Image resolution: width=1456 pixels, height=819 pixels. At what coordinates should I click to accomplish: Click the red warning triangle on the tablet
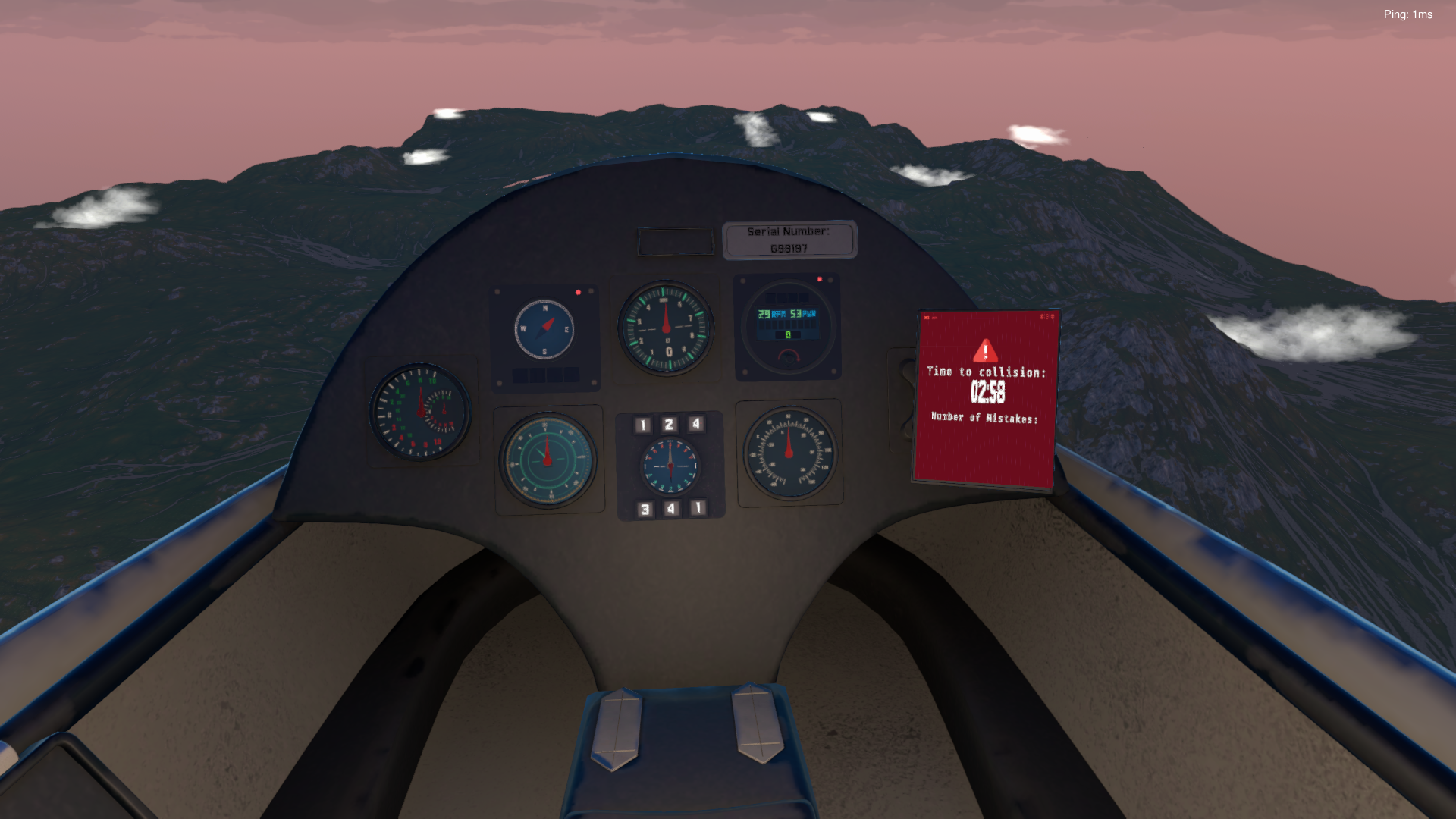pos(984,350)
